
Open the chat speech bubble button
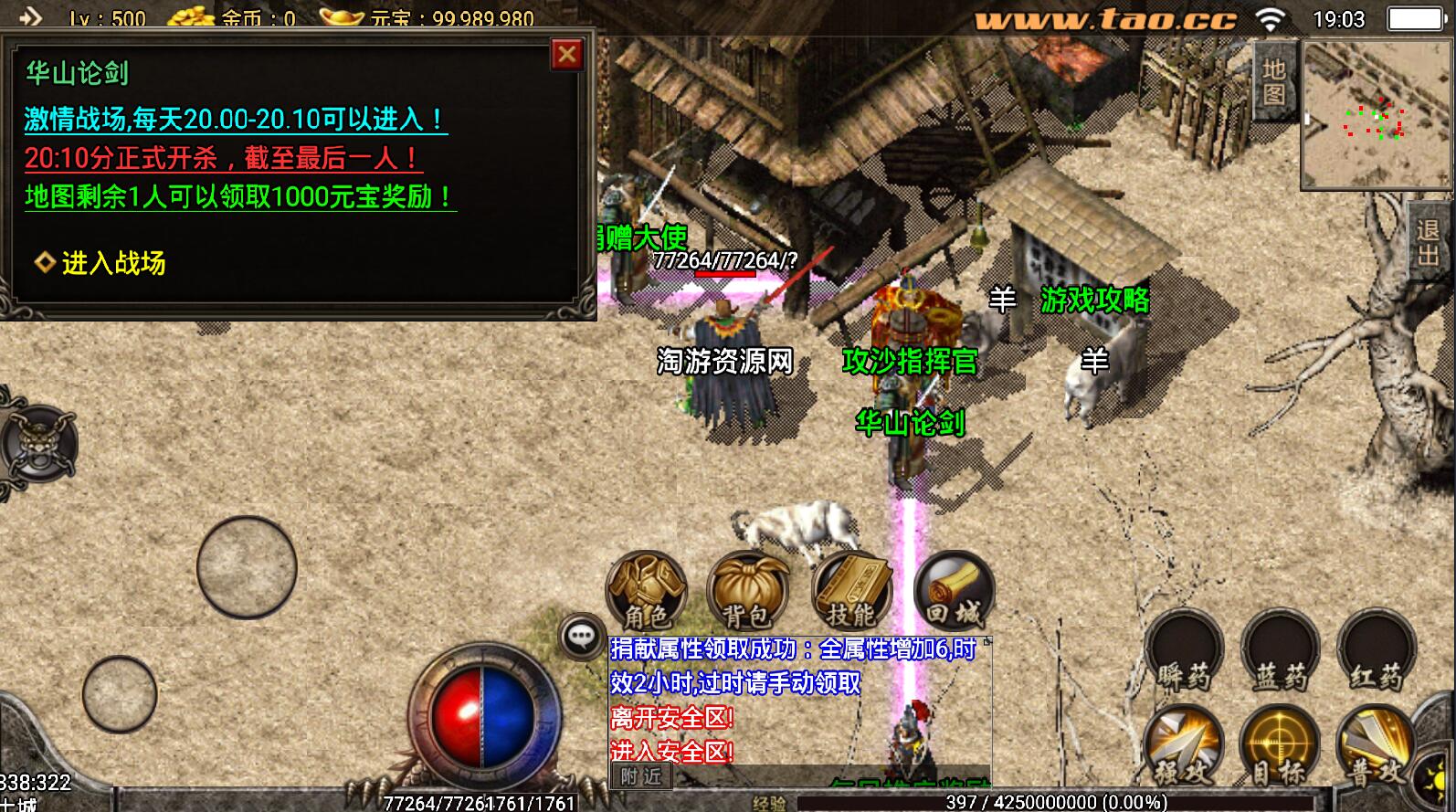[x=581, y=636]
